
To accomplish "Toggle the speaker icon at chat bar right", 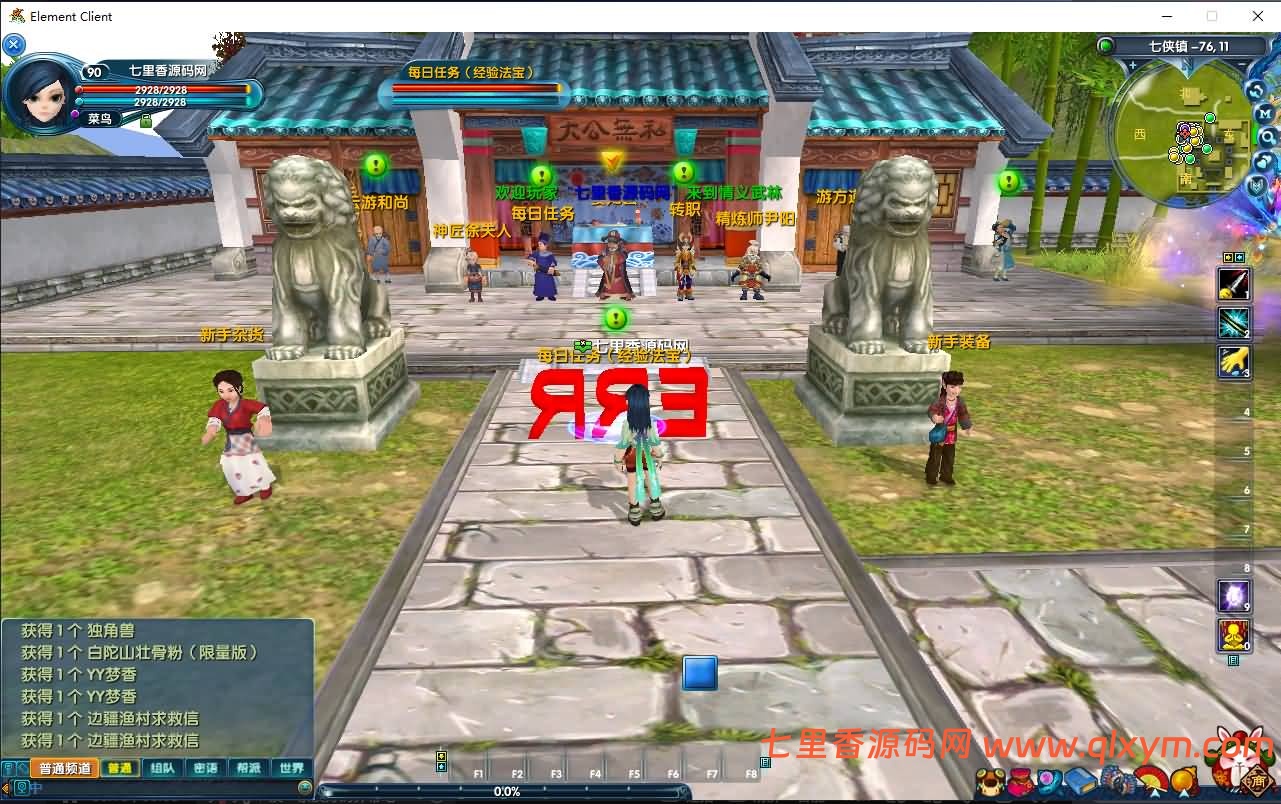I will [305, 786].
